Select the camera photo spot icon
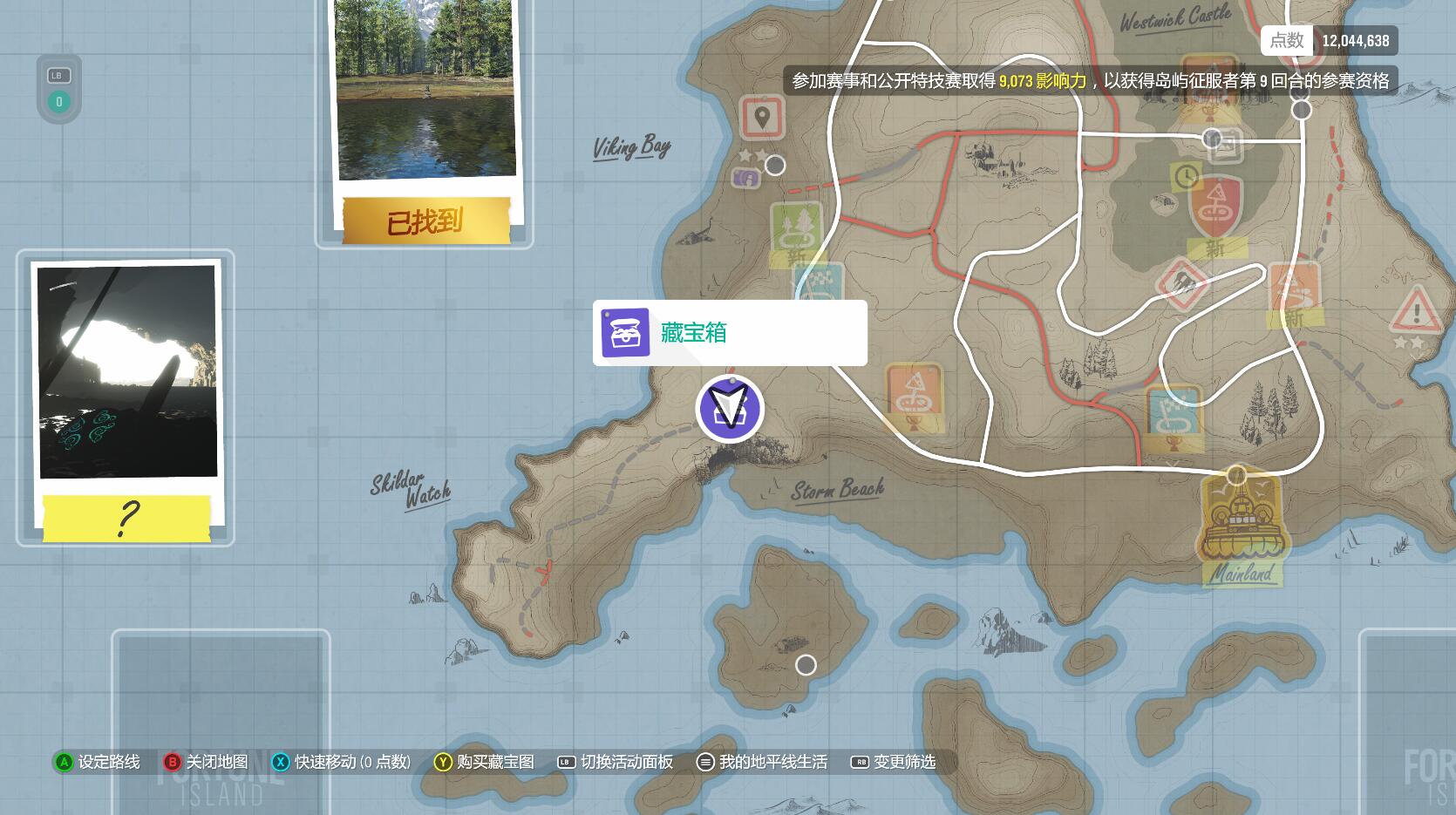This screenshot has width=1456, height=815. click(748, 180)
